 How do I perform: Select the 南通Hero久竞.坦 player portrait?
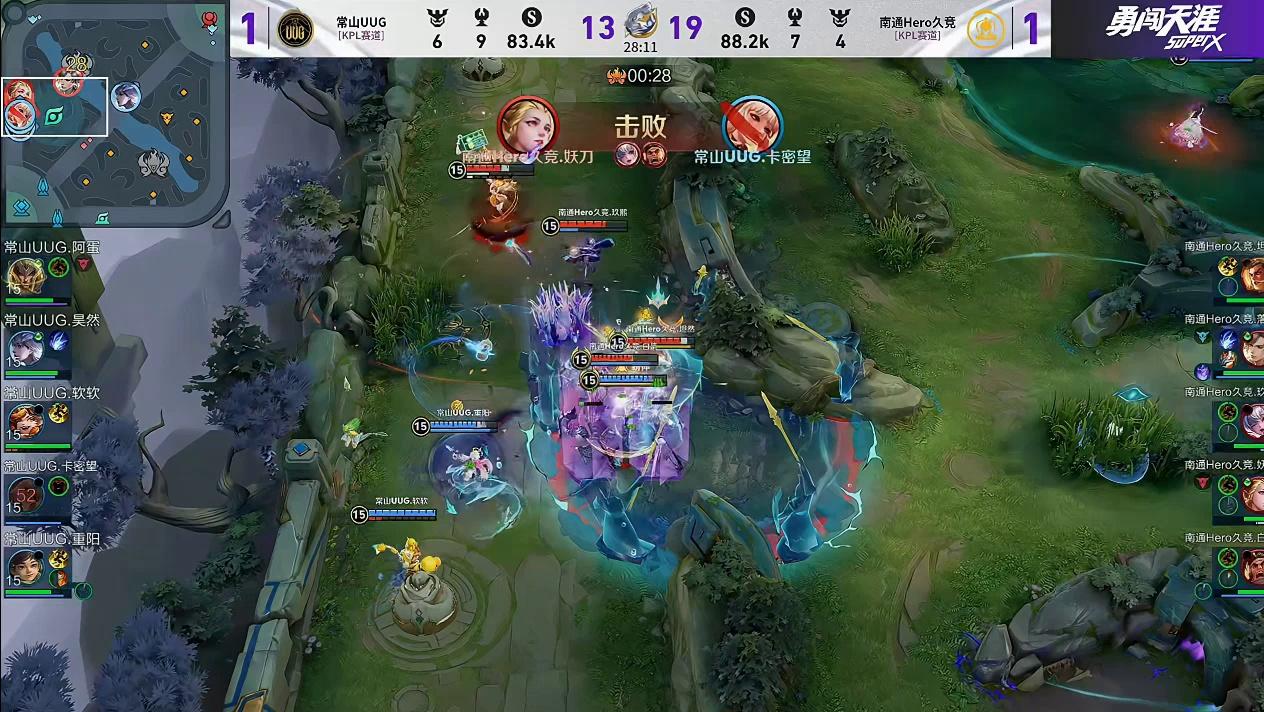(1251, 273)
